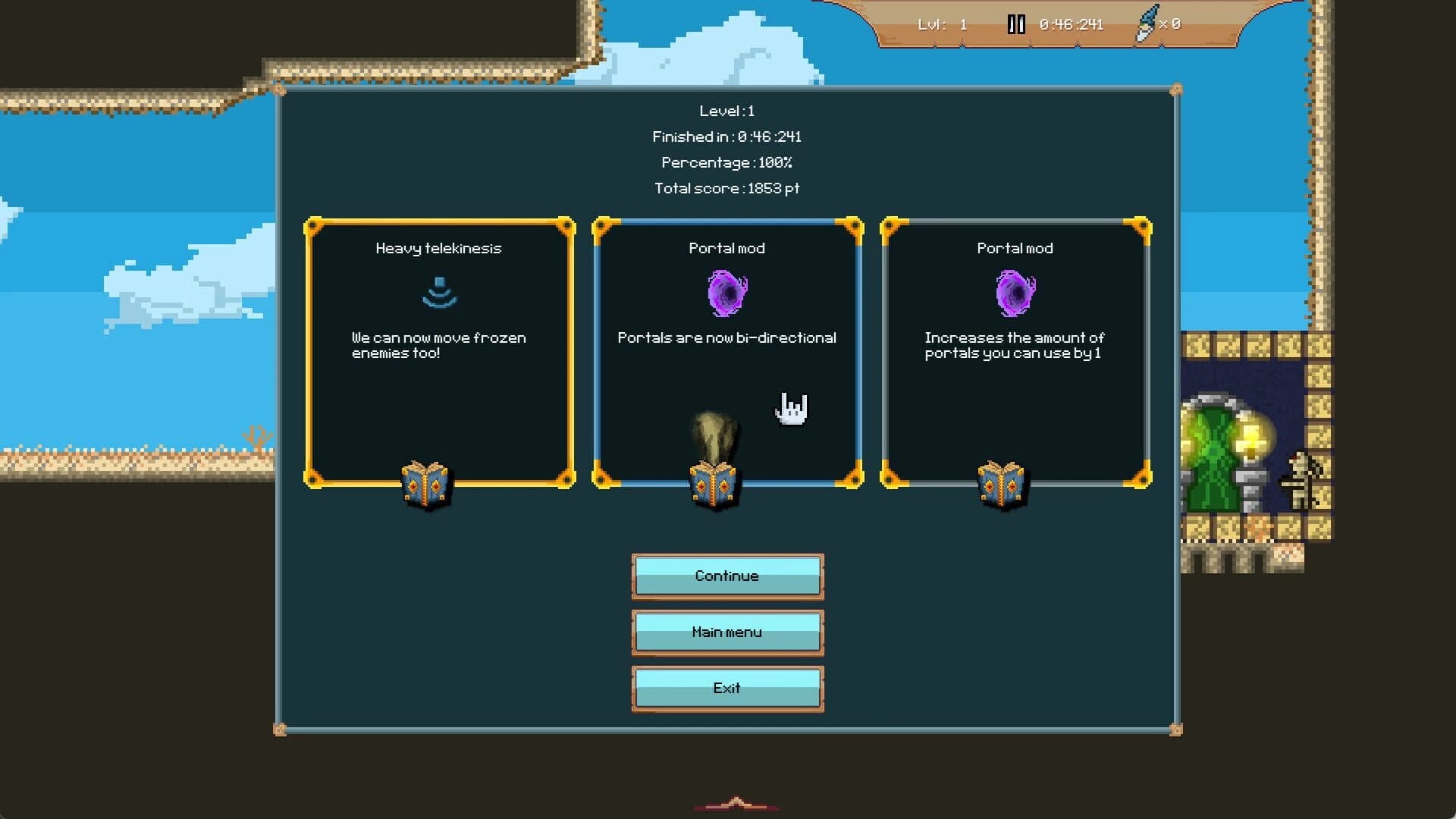Select the Heavy telekinesis upgrade card

coord(438,353)
